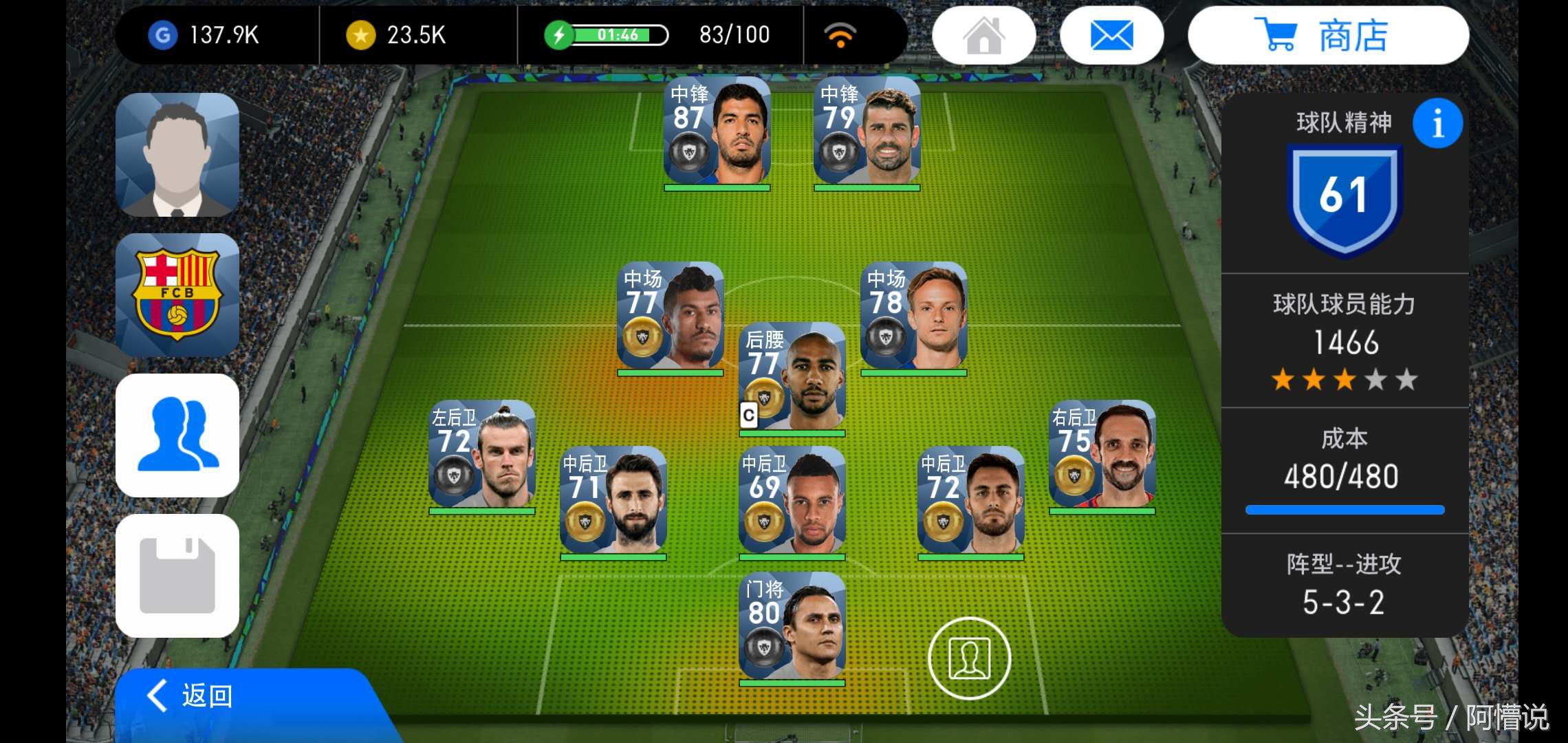1568x743 pixels.
Task: Open the squad members button
Action: coord(177,435)
